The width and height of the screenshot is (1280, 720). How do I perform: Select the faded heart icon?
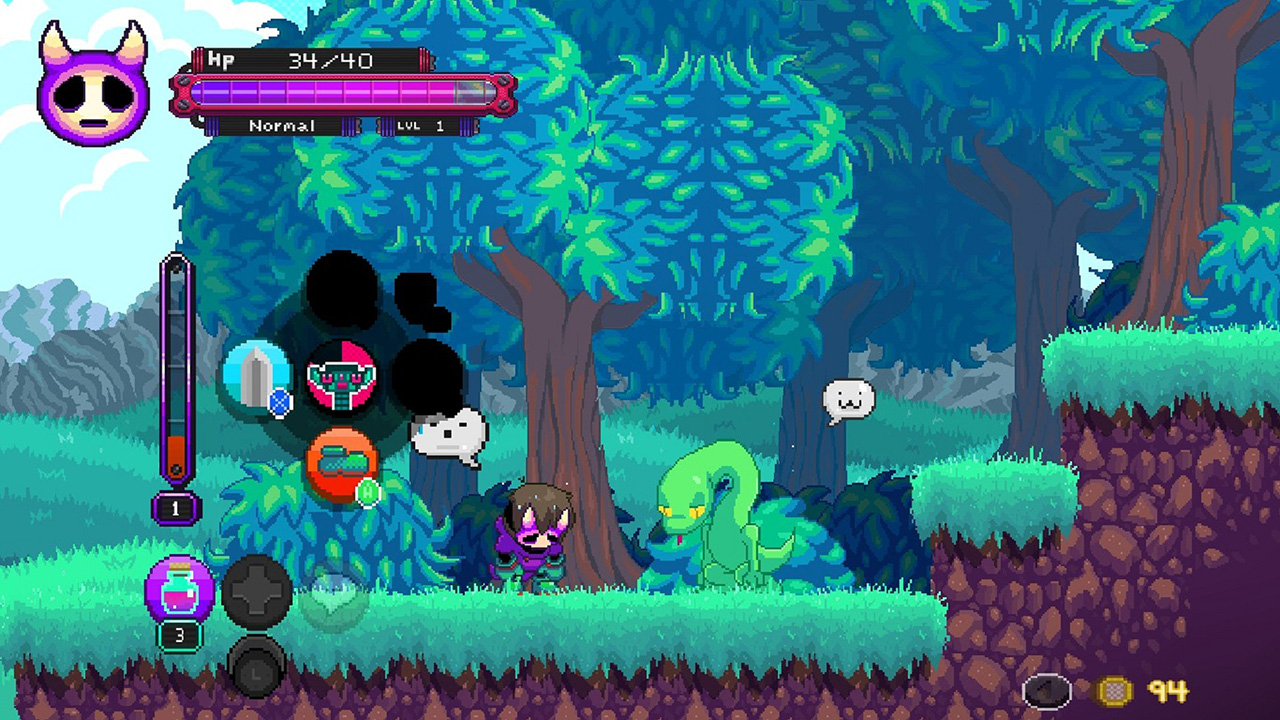point(333,599)
